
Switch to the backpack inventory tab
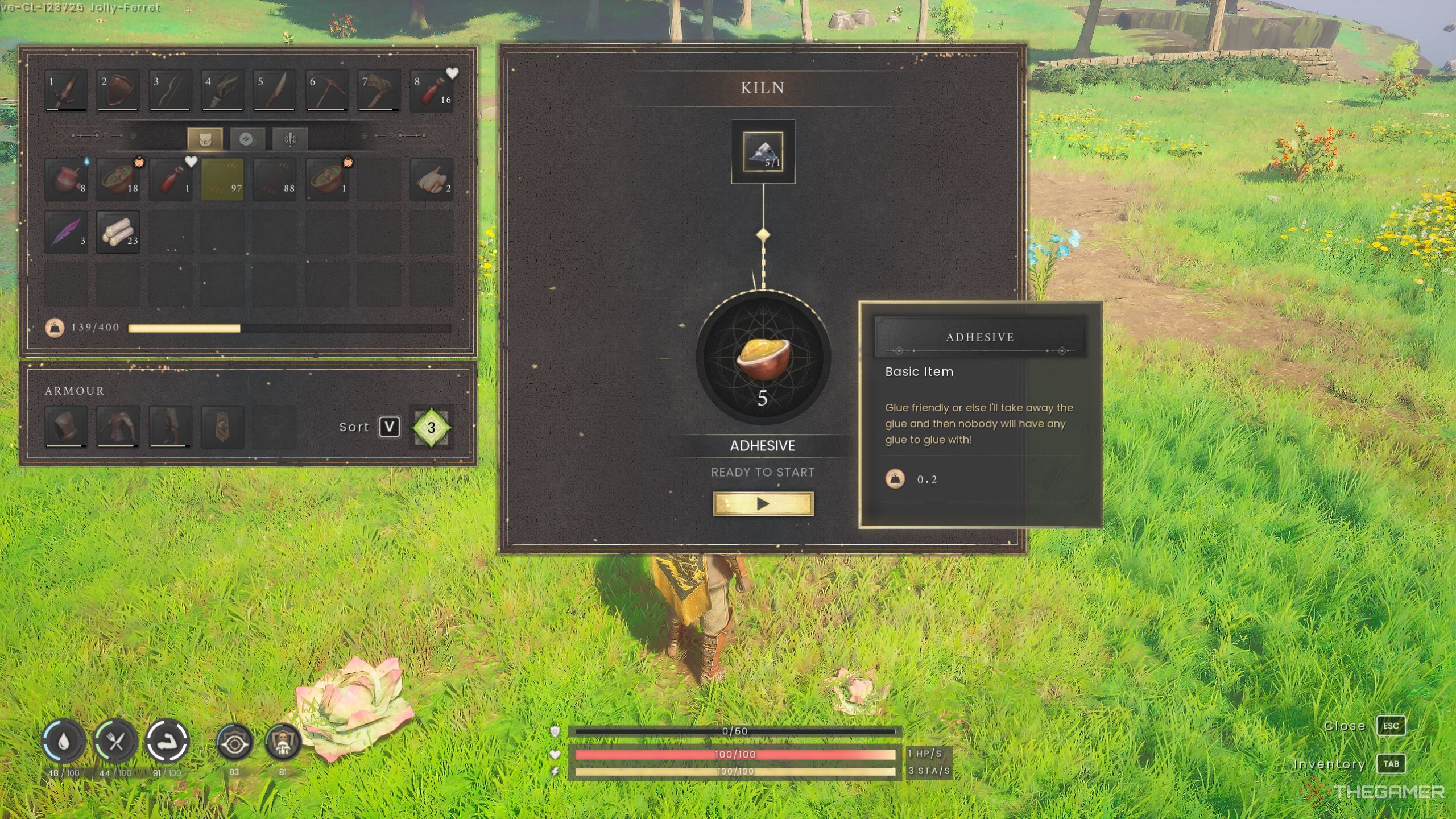coord(205,139)
